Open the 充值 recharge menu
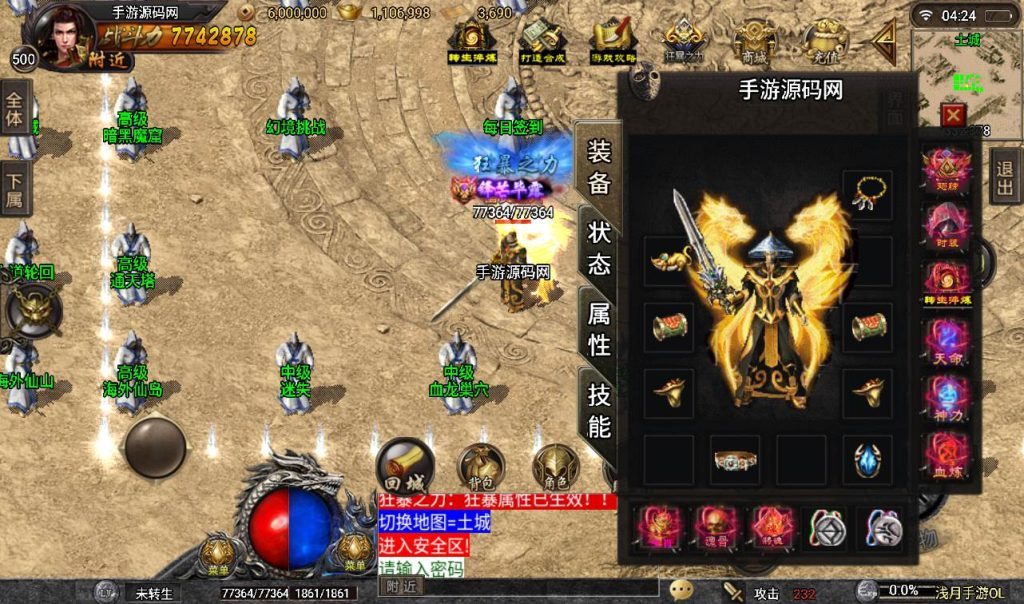The width and height of the screenshot is (1024, 604). [823, 42]
